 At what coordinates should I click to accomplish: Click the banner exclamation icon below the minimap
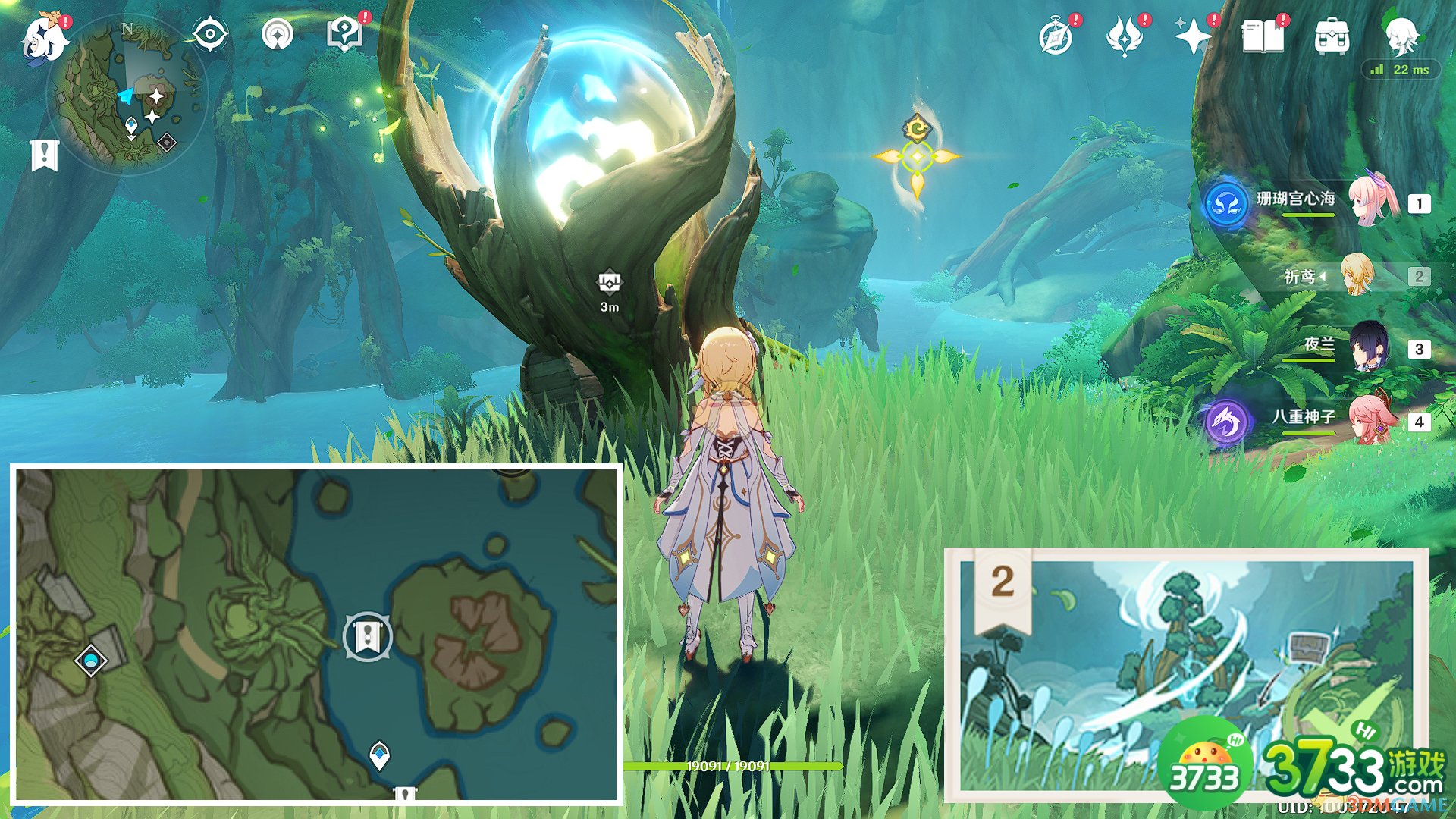tap(45, 155)
